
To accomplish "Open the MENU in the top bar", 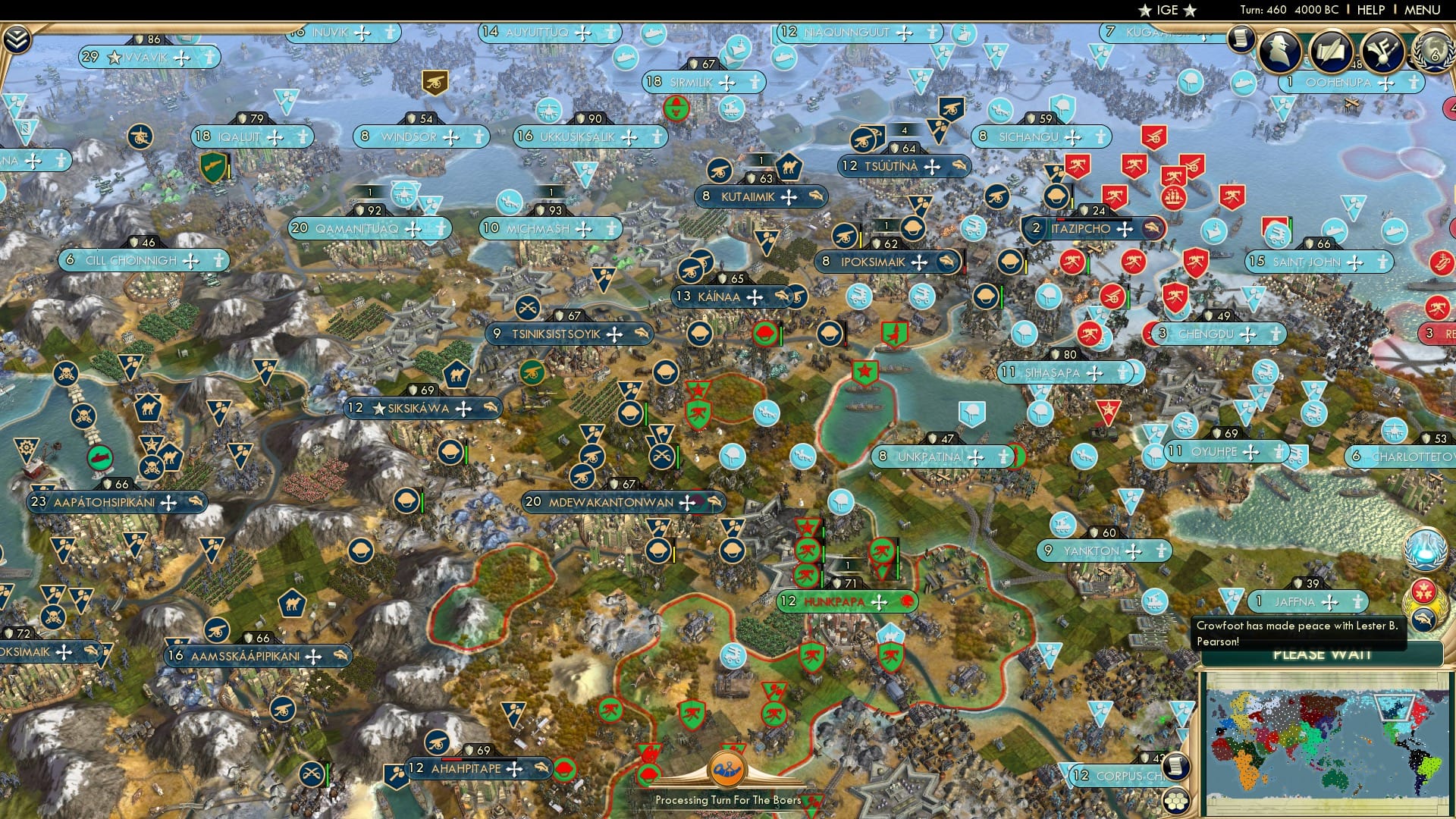I will [1425, 10].
